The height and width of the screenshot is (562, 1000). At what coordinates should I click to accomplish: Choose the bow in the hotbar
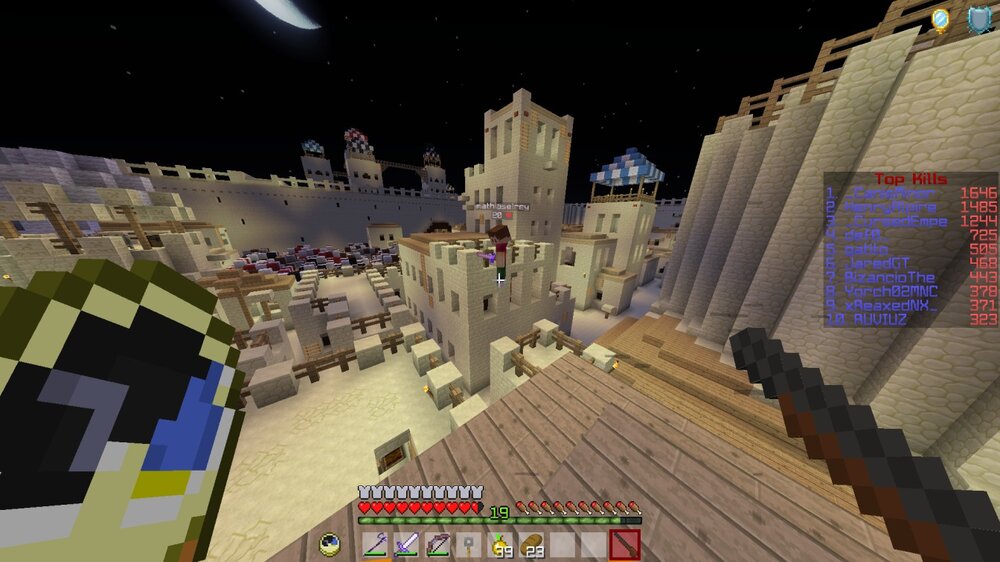click(438, 546)
